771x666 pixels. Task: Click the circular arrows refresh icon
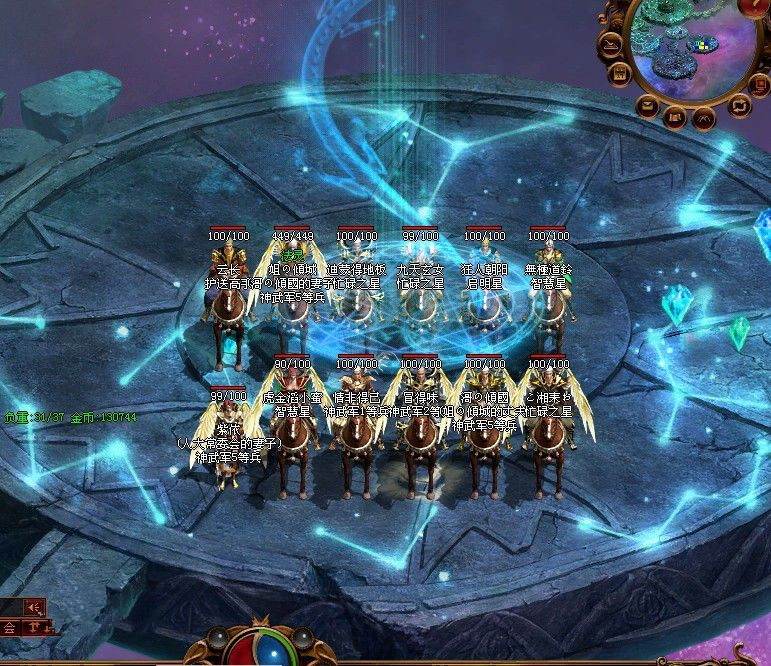(x=738, y=104)
